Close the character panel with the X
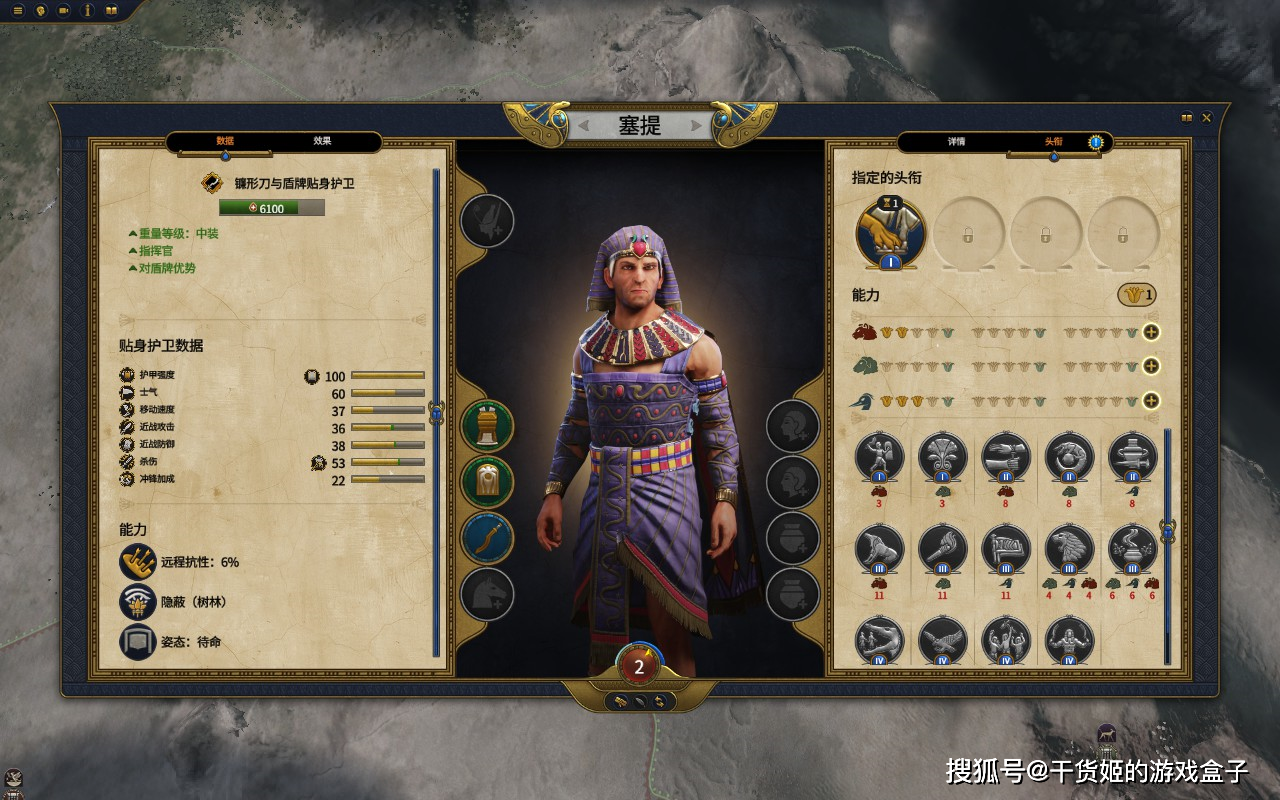1280x800 pixels. pos(1207,118)
